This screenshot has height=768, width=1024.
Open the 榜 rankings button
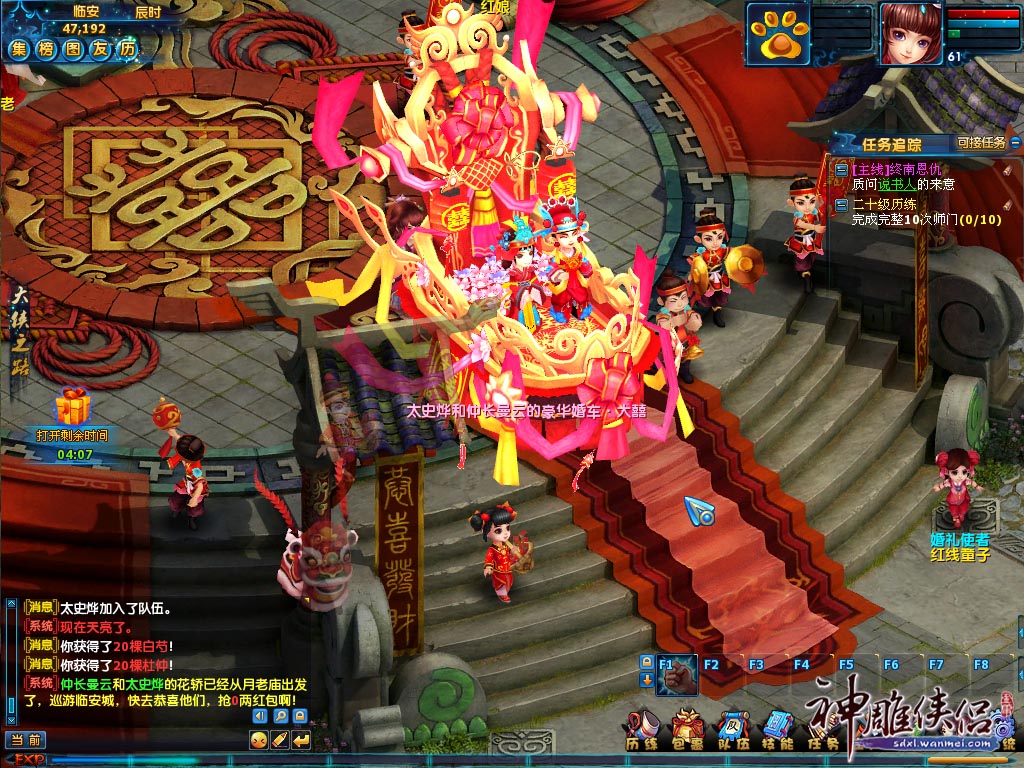tap(46, 48)
